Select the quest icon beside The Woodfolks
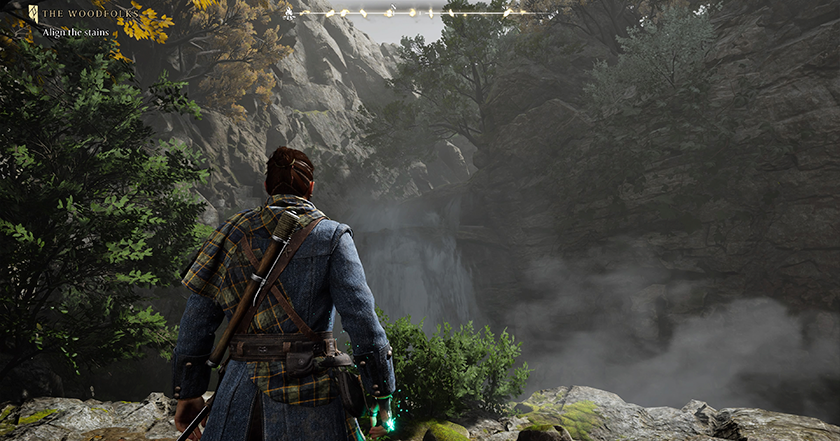 pos(33,14)
